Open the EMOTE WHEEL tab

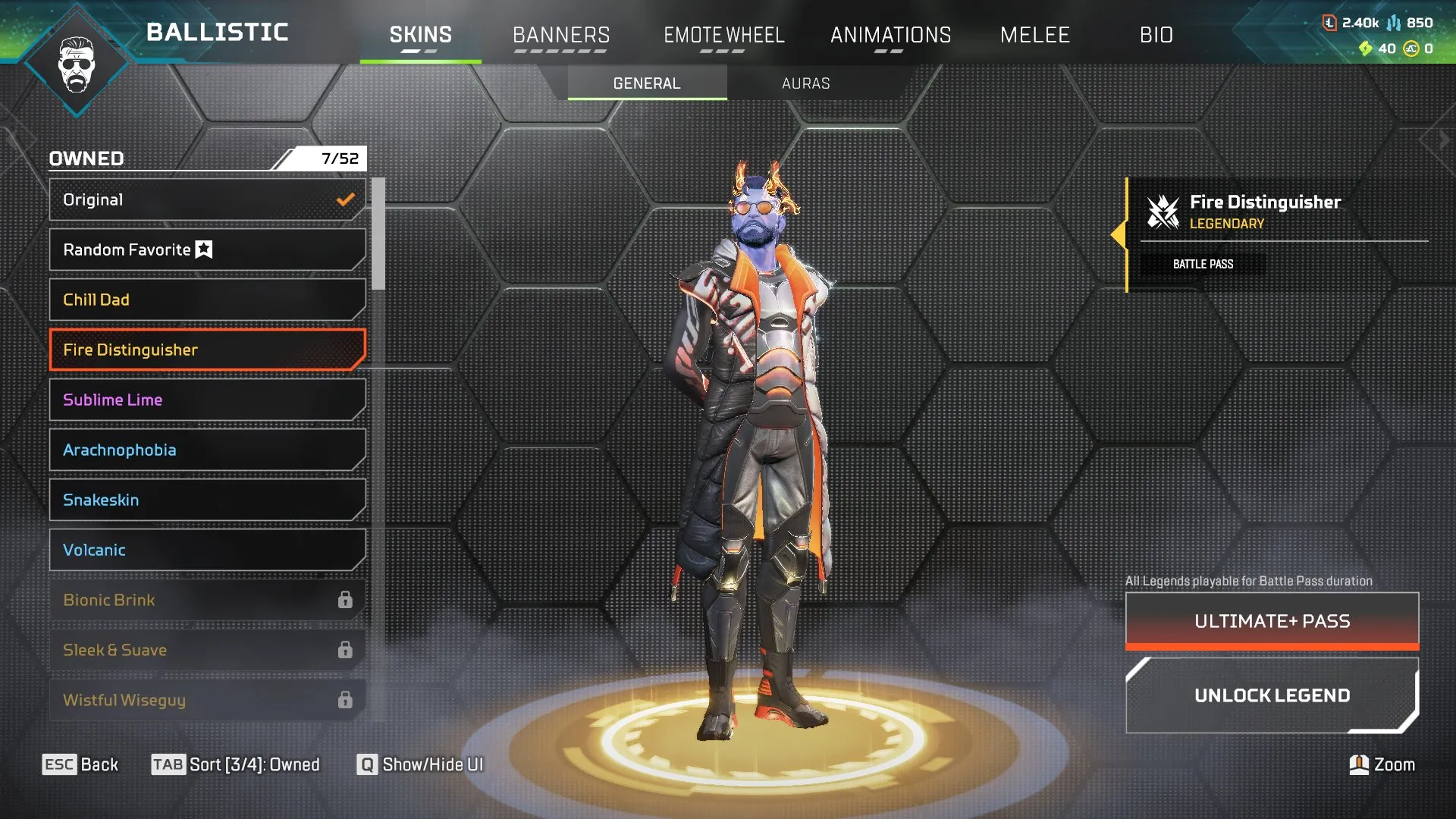pyautogui.click(x=724, y=35)
